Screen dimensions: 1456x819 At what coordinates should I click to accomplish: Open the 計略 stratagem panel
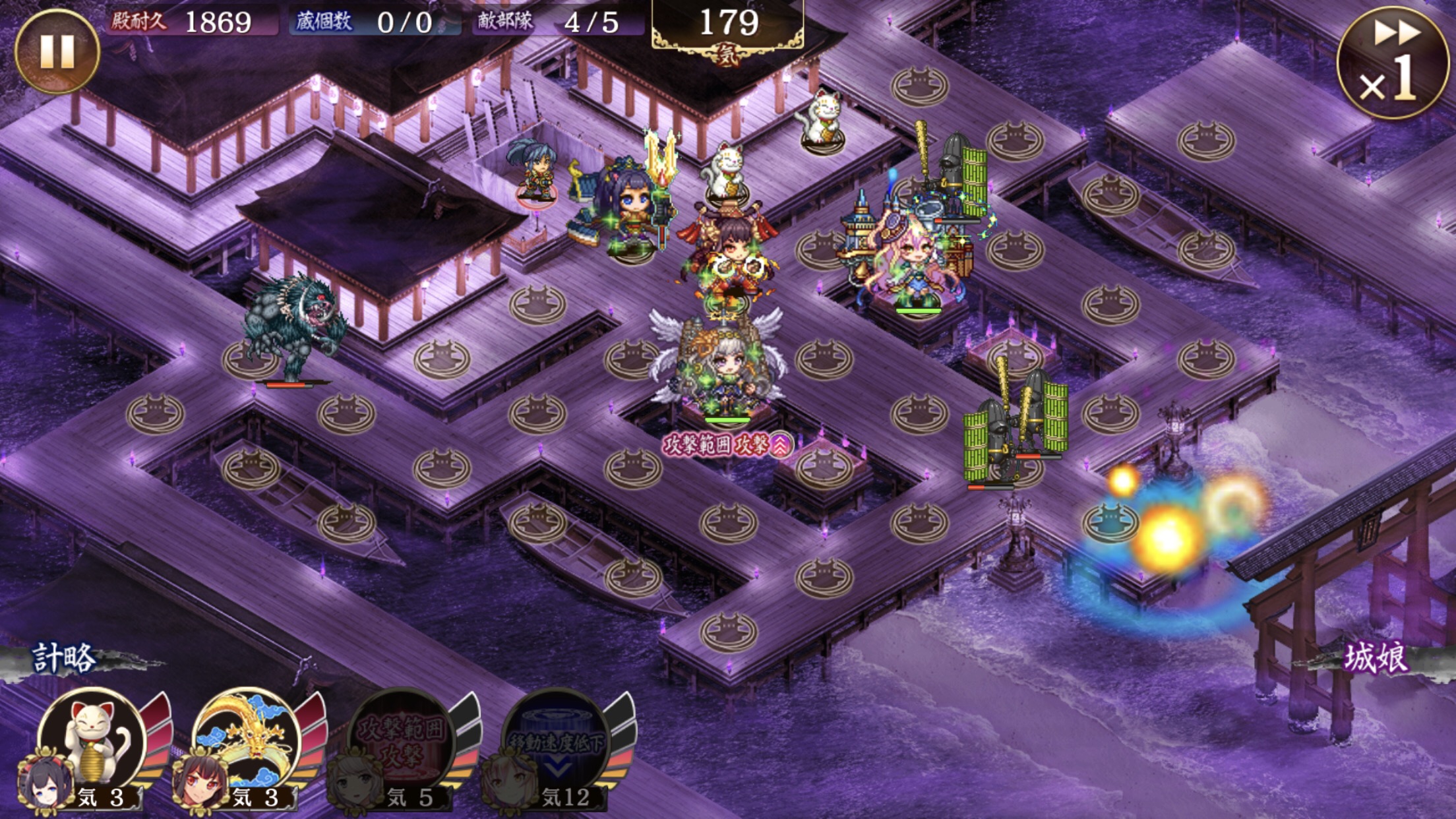(65, 658)
